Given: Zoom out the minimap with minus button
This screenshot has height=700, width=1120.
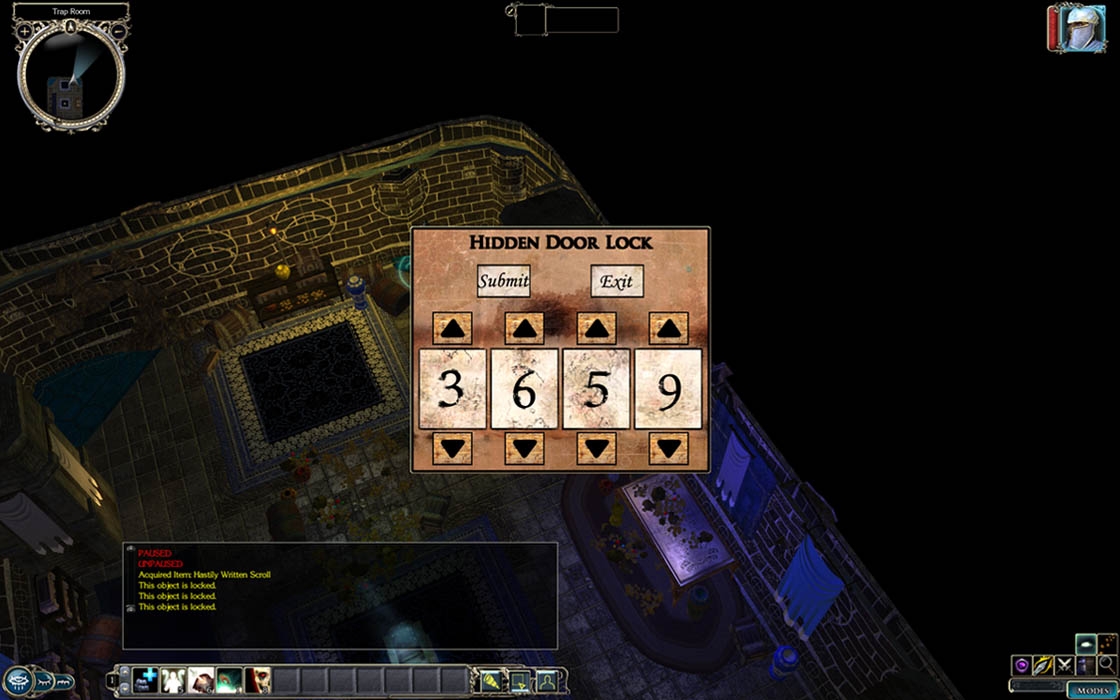Looking at the screenshot, I should pyautogui.click(x=118, y=32).
